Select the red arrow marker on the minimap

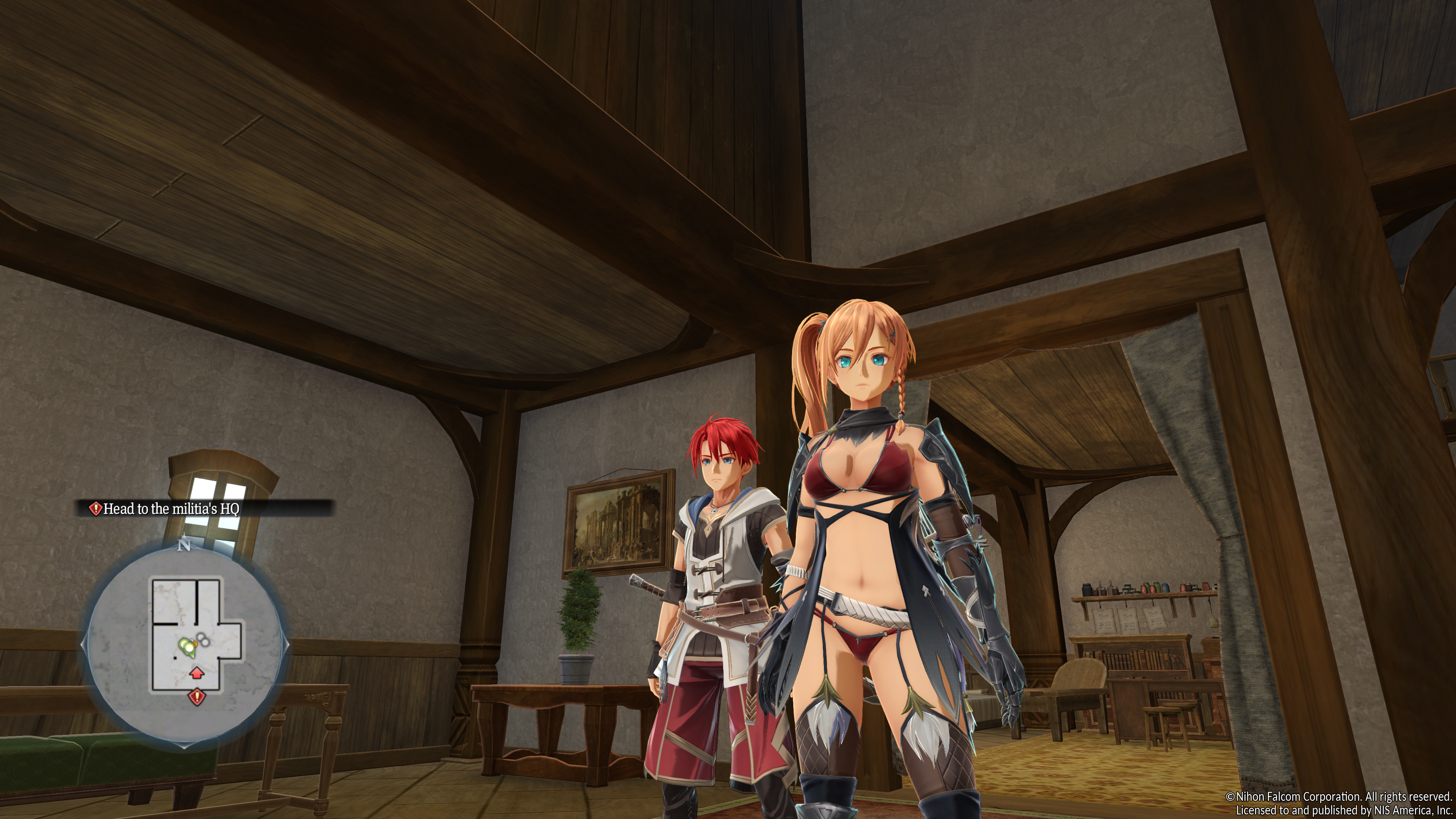click(x=196, y=673)
